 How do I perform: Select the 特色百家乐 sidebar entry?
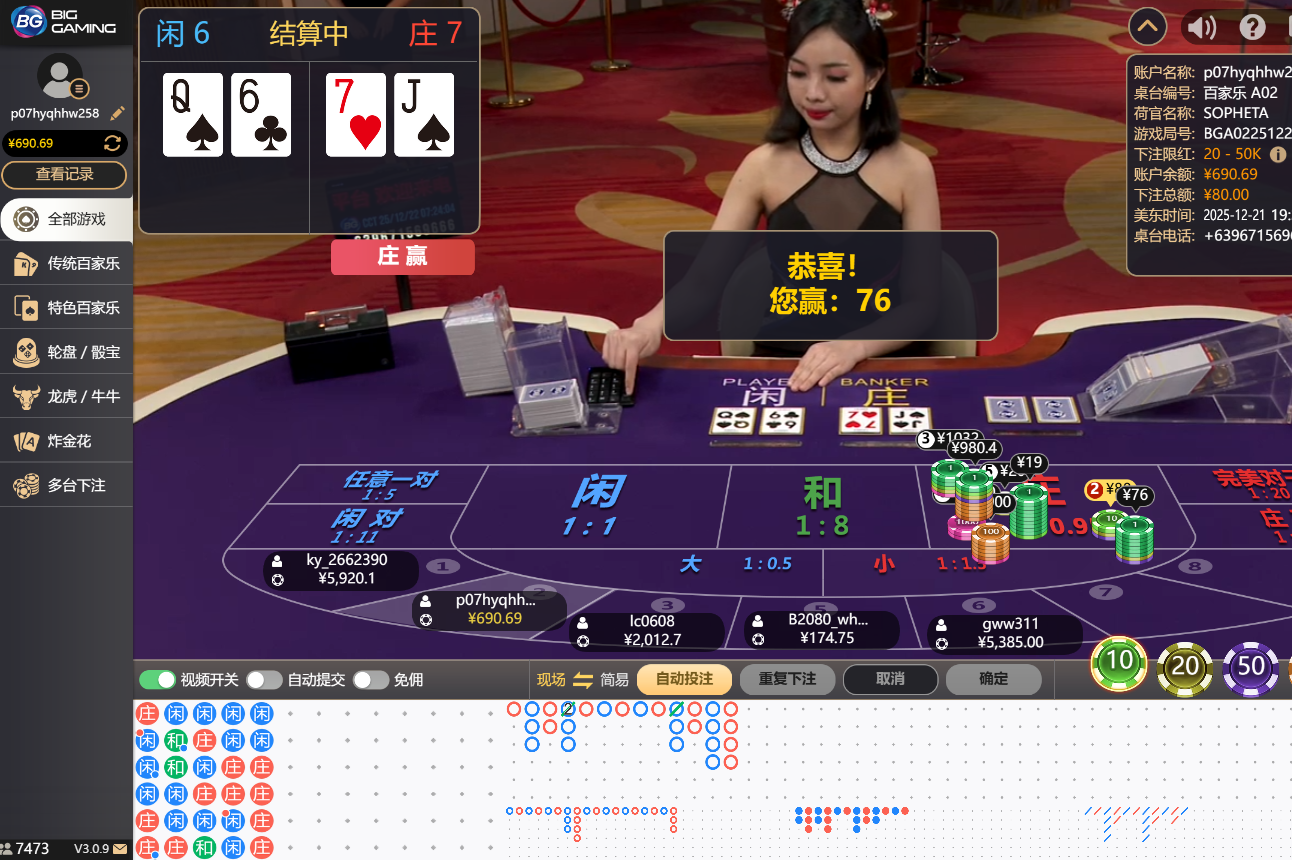coord(66,307)
